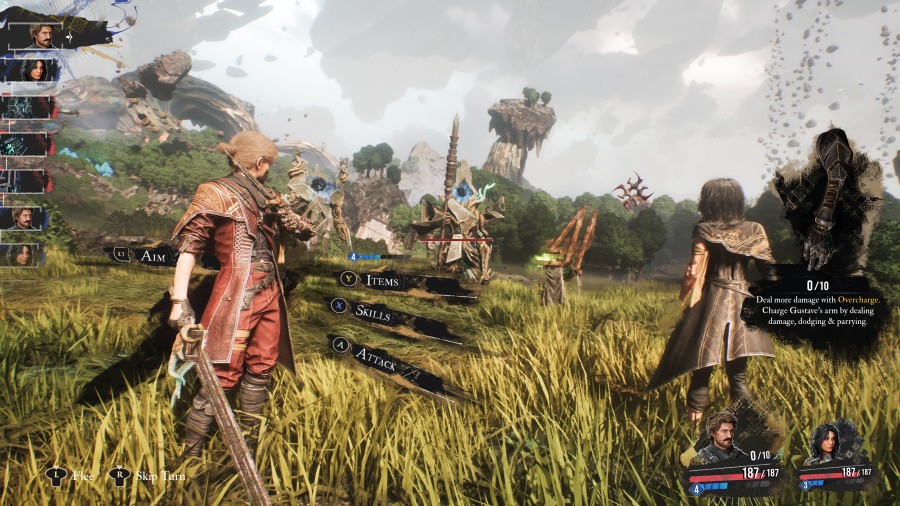Open the Items command menu

tap(382, 281)
